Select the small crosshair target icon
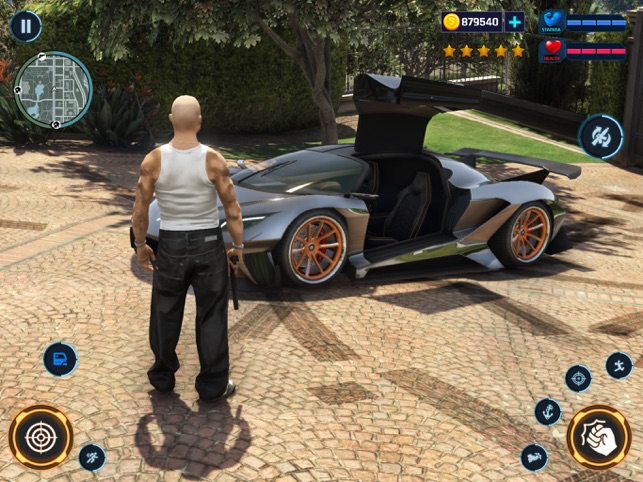 point(578,378)
